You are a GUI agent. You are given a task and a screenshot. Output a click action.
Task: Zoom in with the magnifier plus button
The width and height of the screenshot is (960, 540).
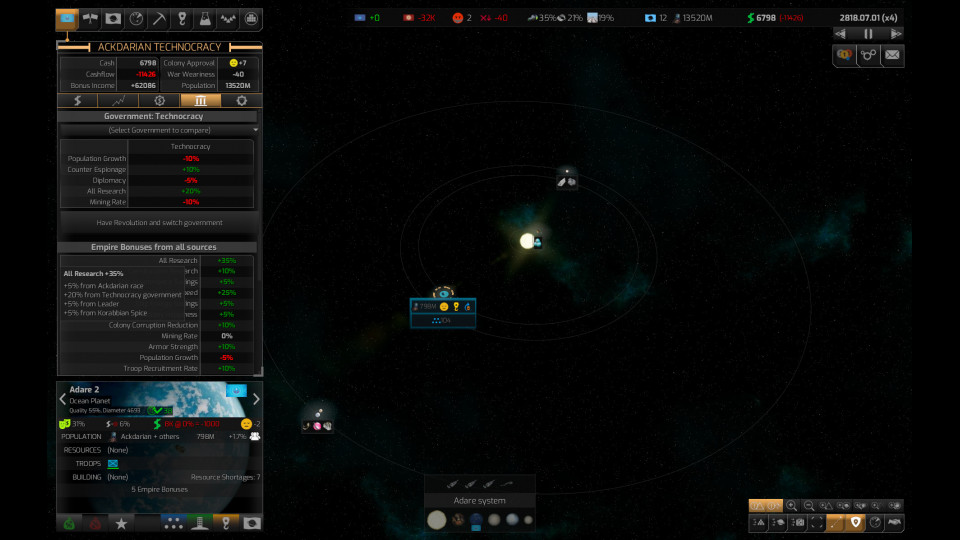coord(792,506)
